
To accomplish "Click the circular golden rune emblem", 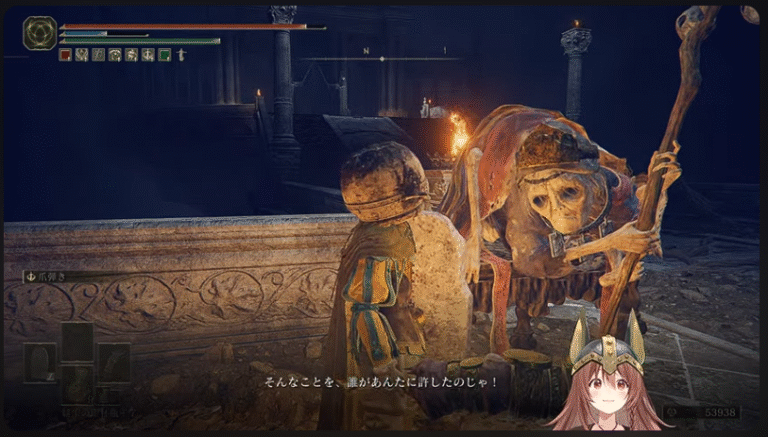I will (39, 33).
